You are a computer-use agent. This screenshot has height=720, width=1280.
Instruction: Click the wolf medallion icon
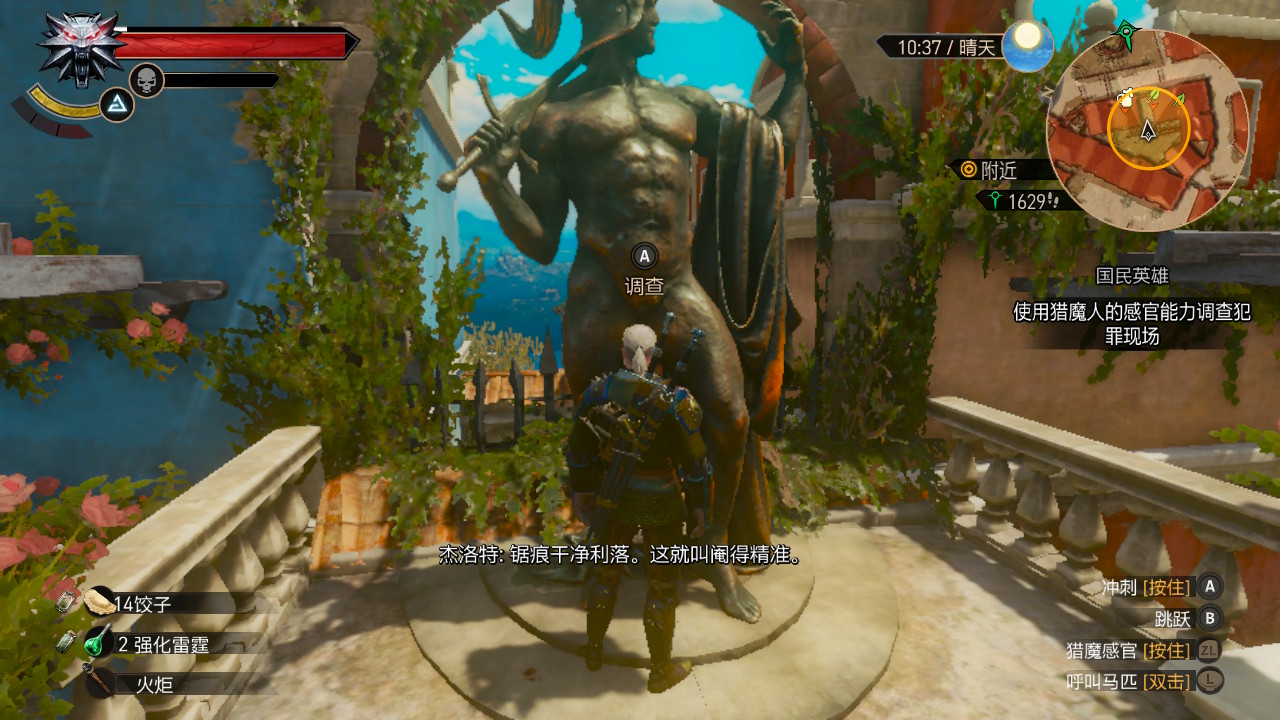81,48
